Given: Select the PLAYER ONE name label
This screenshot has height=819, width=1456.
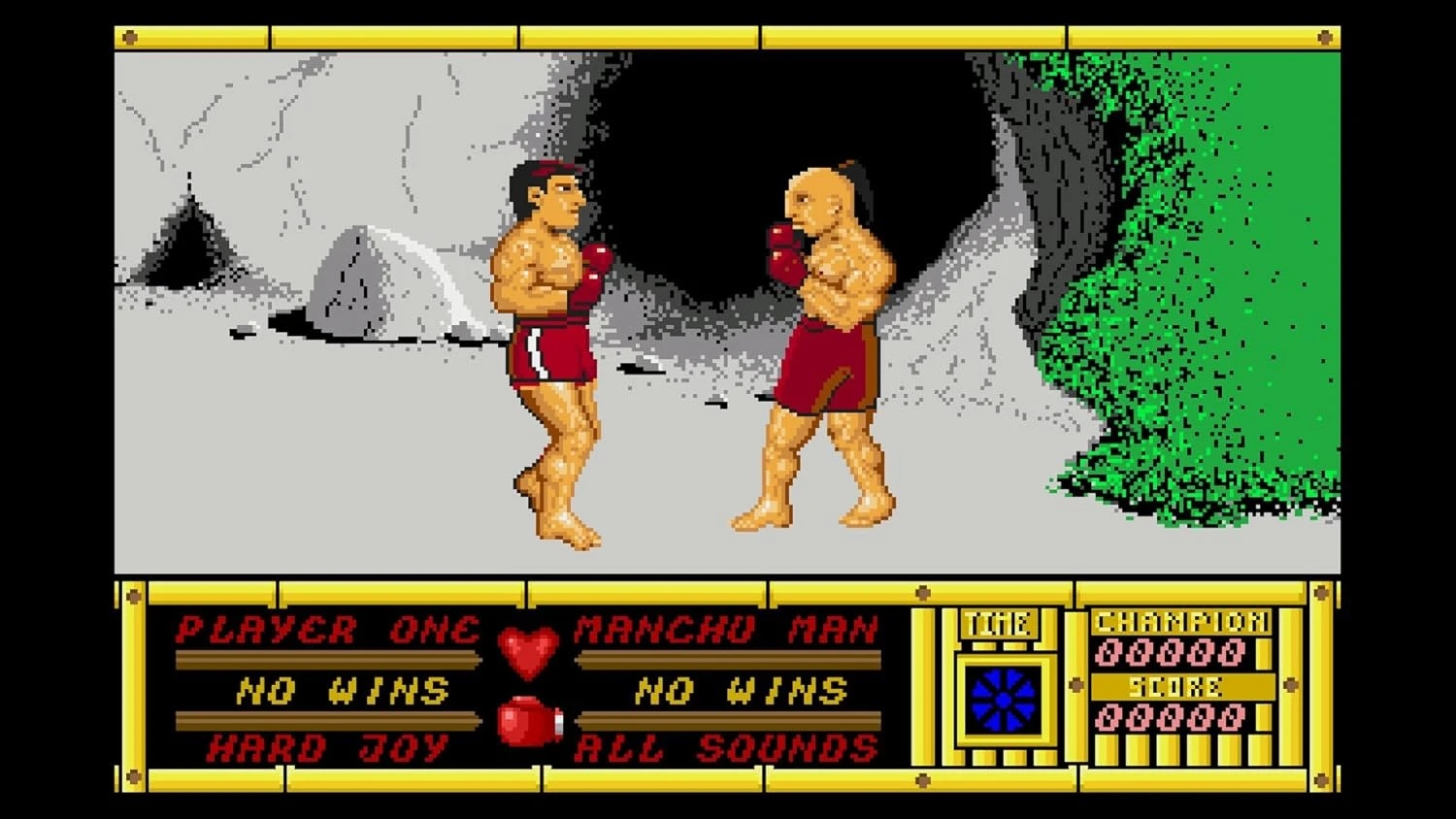Looking at the screenshot, I should point(328,631).
